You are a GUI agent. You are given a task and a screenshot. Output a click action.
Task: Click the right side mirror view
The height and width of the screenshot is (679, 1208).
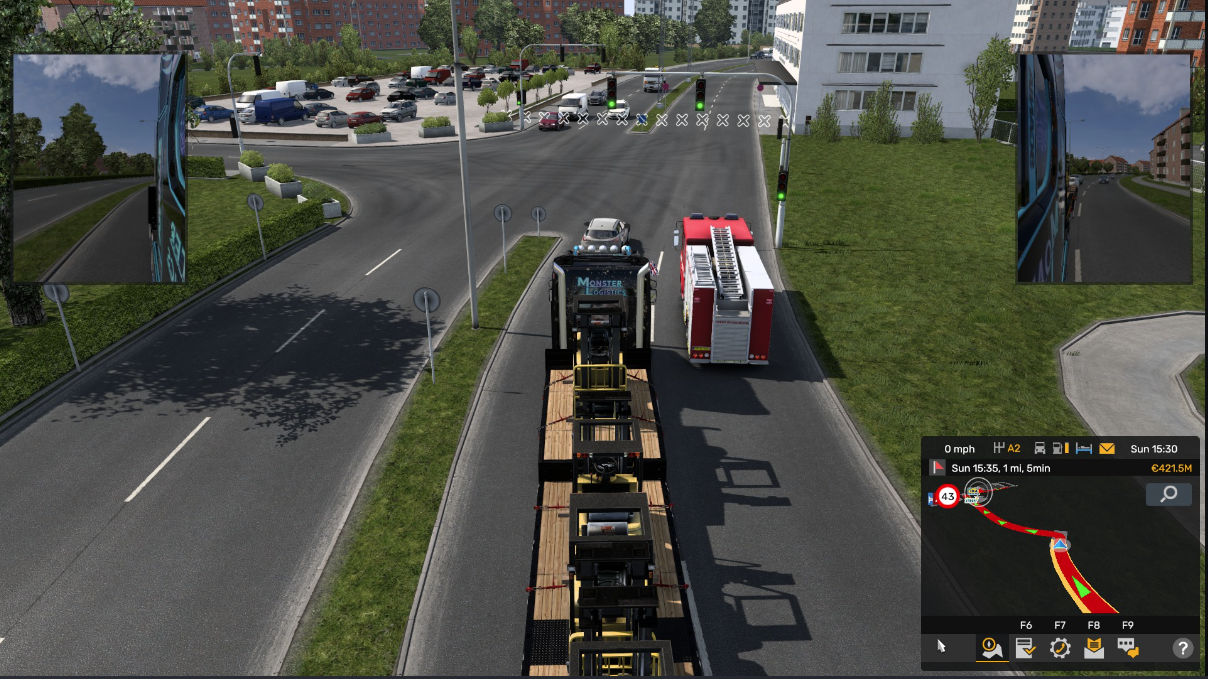1104,168
